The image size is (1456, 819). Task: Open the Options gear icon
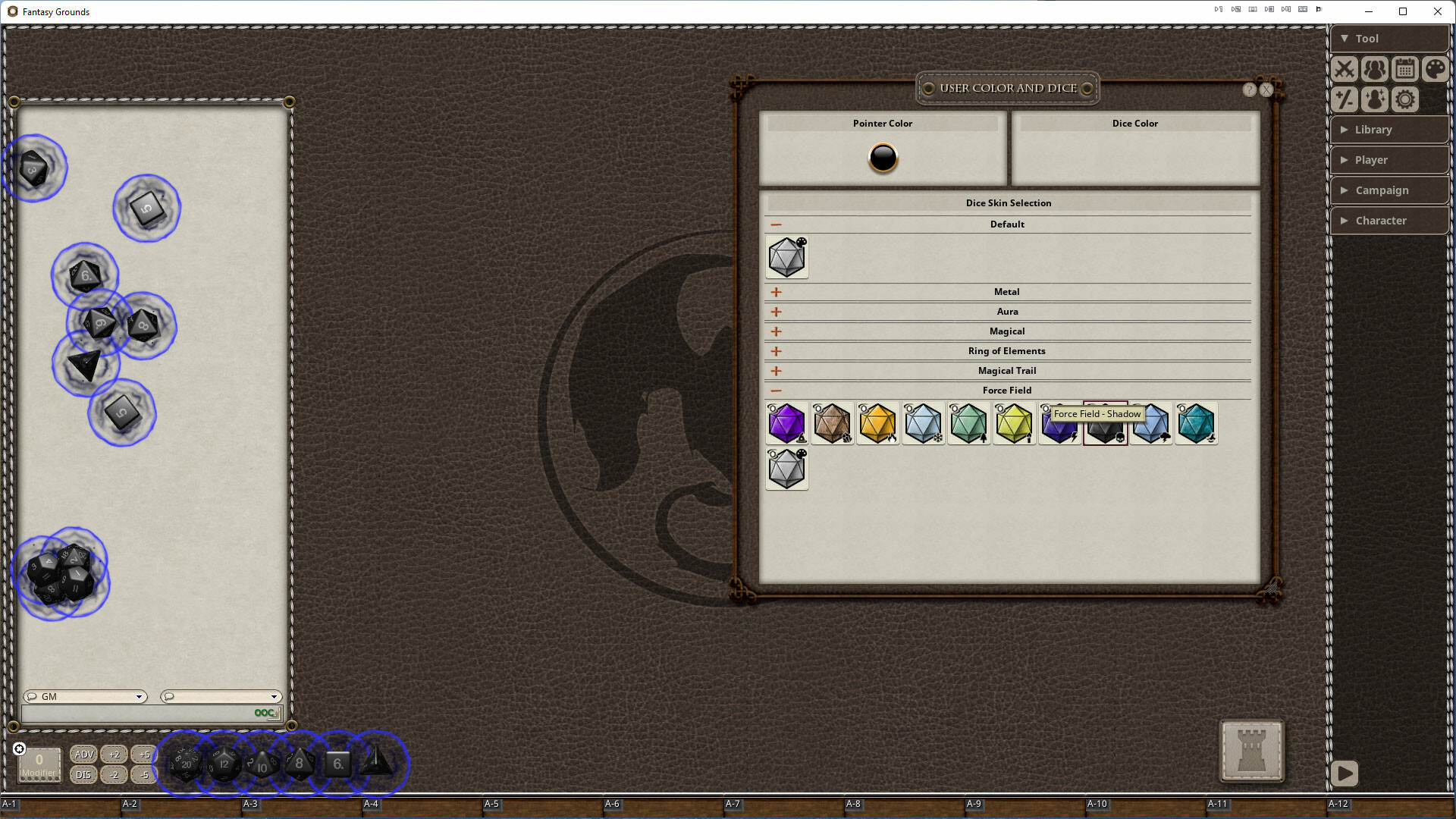(1404, 99)
